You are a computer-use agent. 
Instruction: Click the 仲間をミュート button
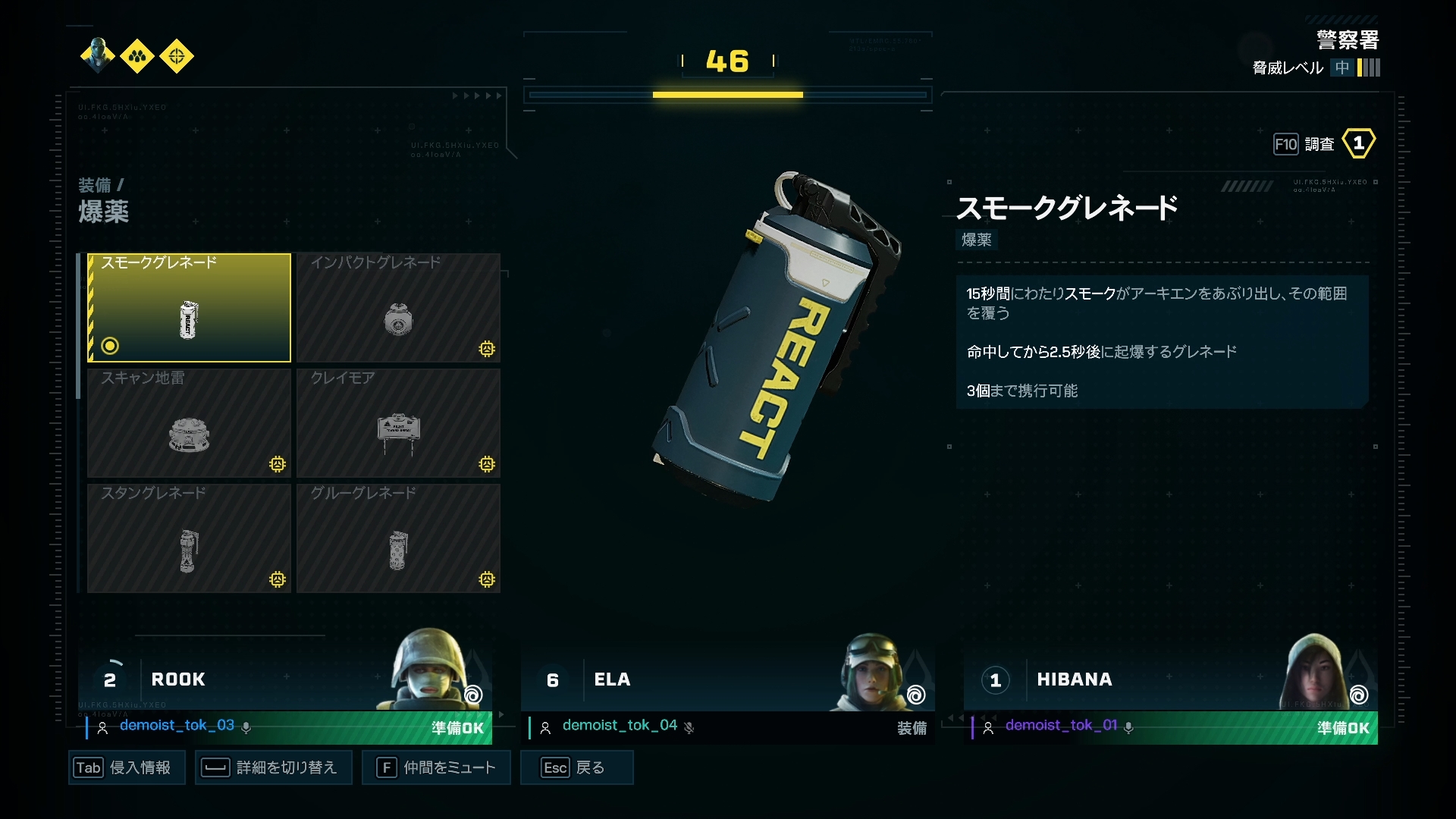click(x=436, y=767)
